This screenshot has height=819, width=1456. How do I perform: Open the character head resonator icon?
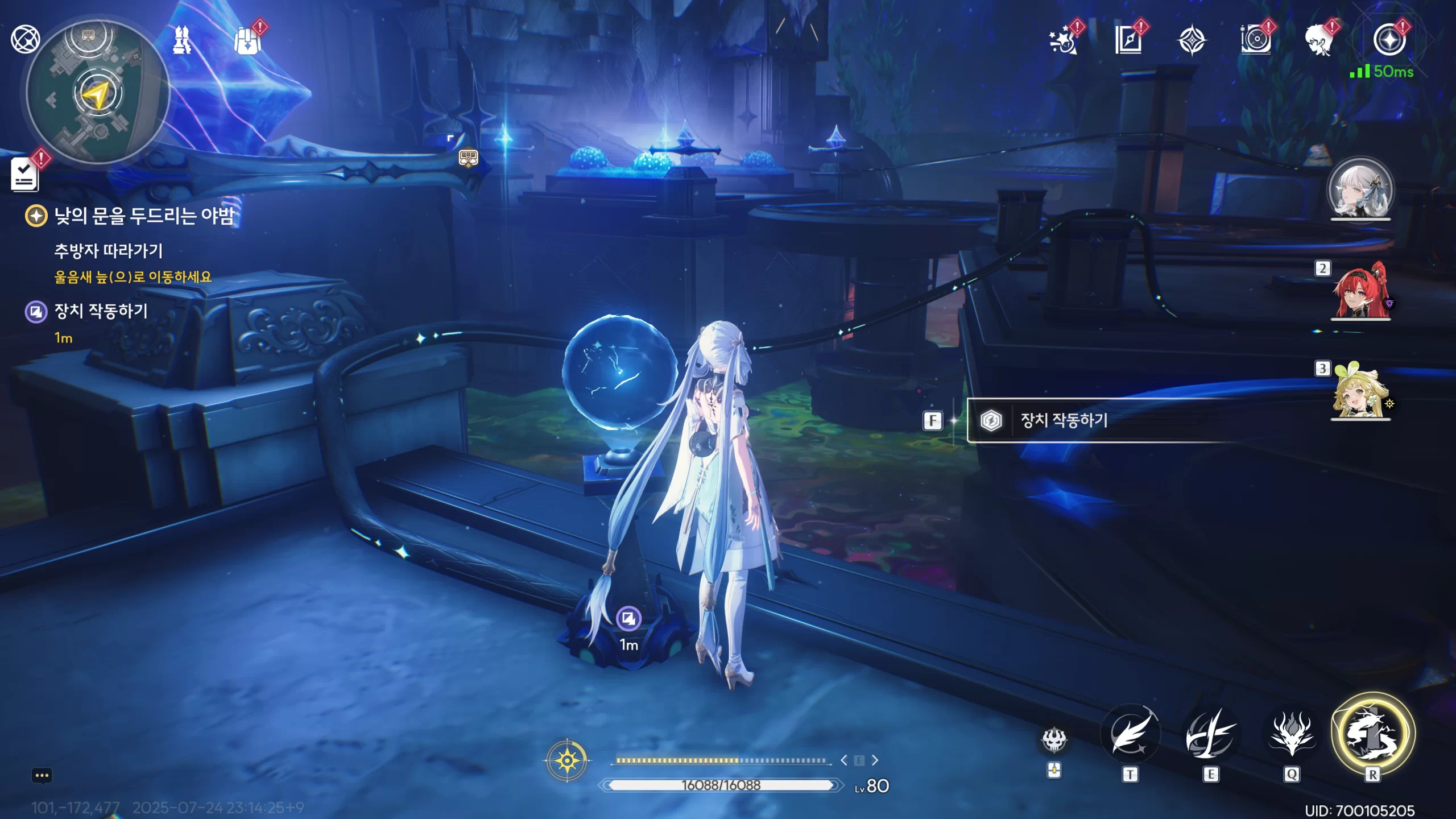point(1319,40)
